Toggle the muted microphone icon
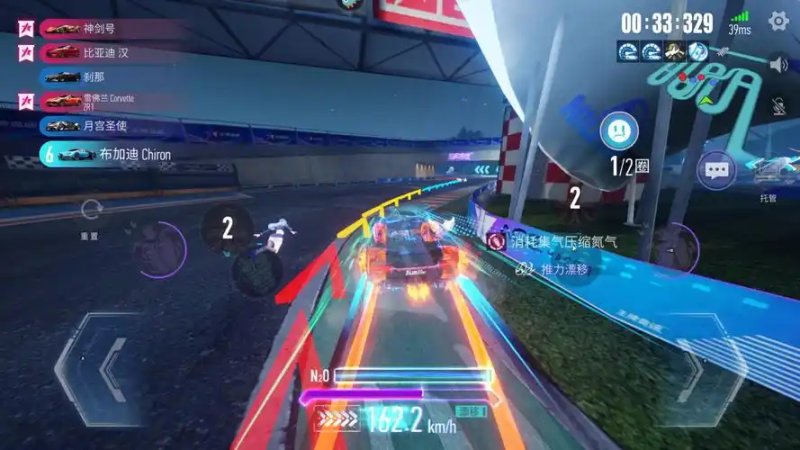Image resolution: width=800 pixels, height=450 pixels. pos(777,104)
